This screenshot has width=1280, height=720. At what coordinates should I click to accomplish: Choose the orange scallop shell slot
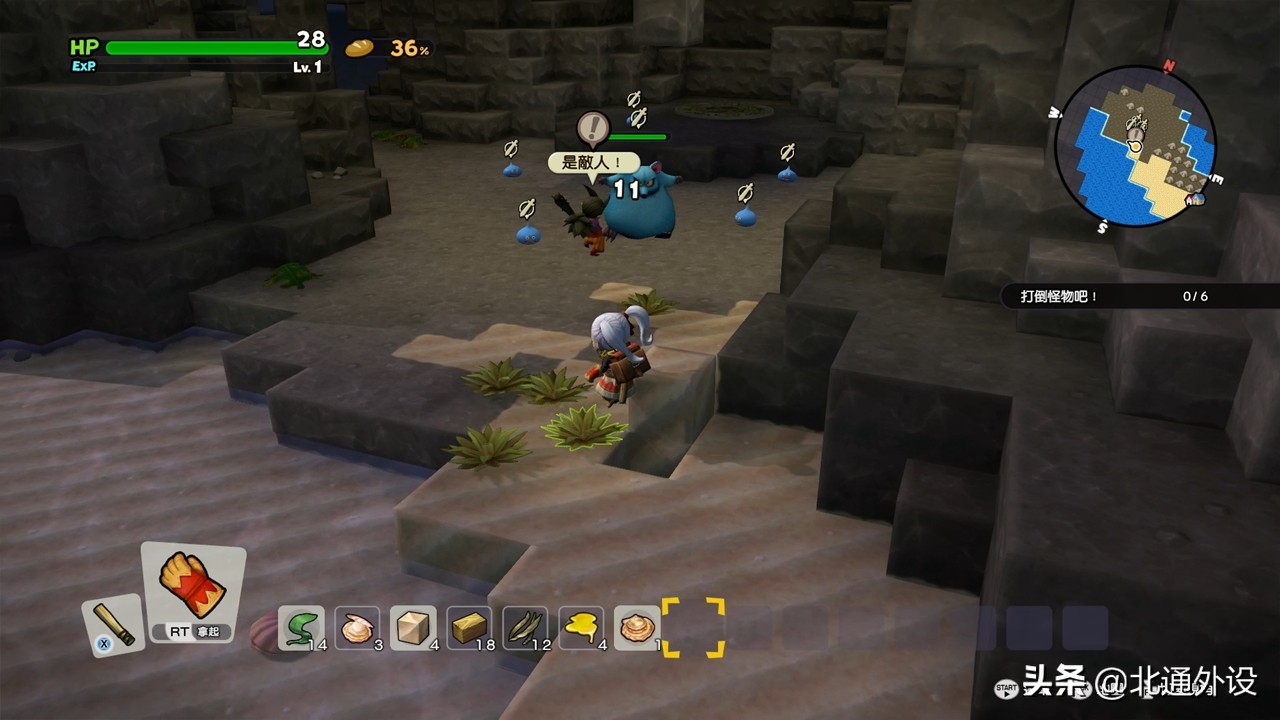click(x=637, y=628)
